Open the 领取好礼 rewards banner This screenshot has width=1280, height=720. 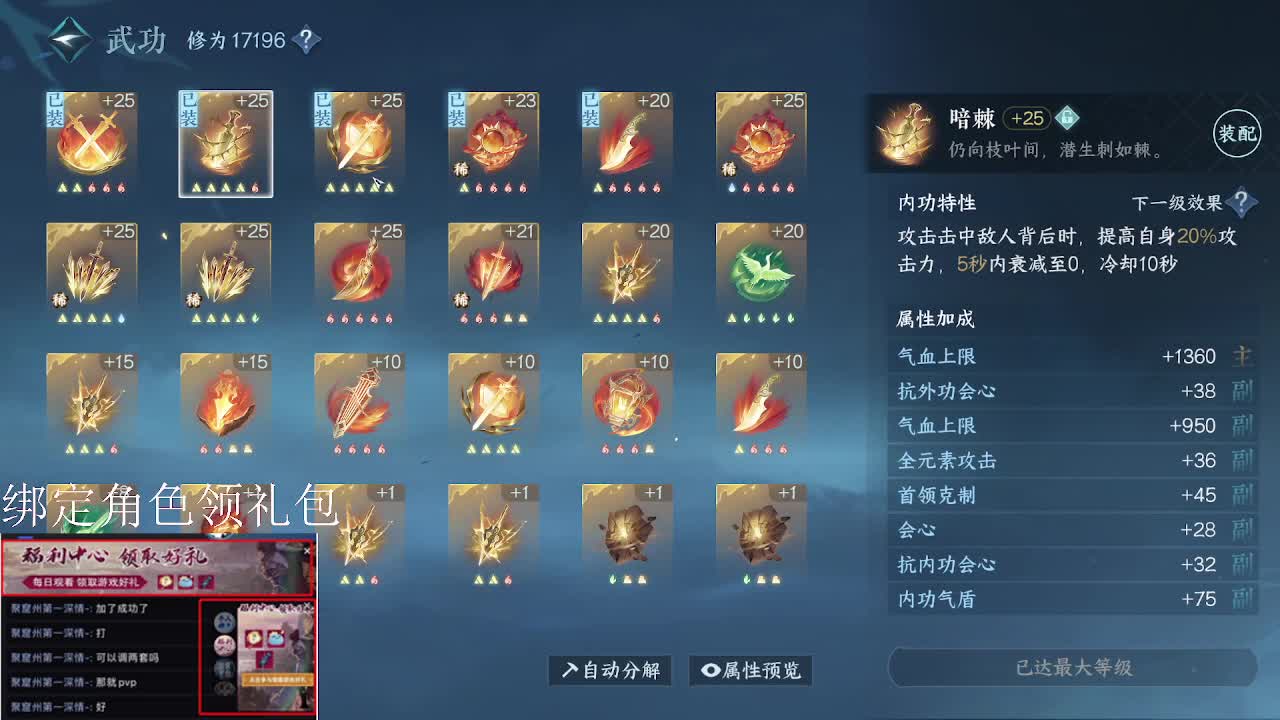160,565
